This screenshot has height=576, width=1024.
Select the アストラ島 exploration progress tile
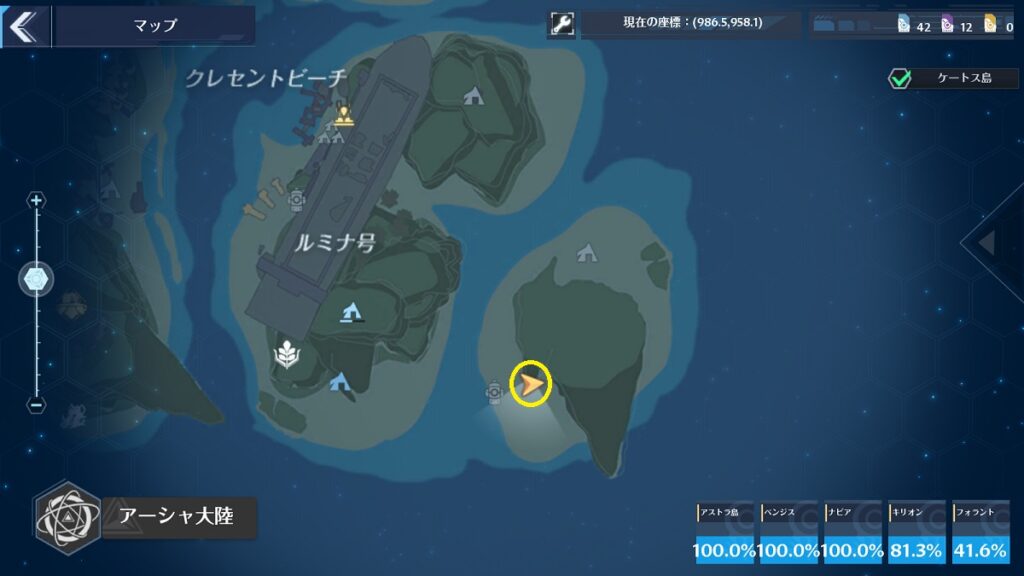(725, 533)
